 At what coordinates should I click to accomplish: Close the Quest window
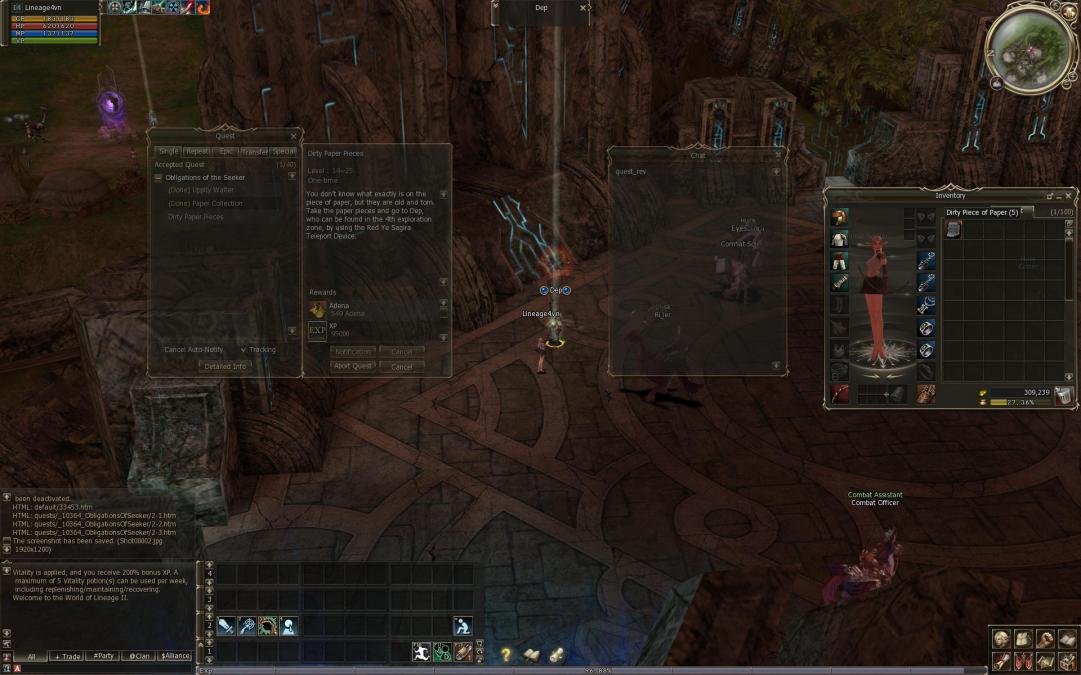(293, 136)
